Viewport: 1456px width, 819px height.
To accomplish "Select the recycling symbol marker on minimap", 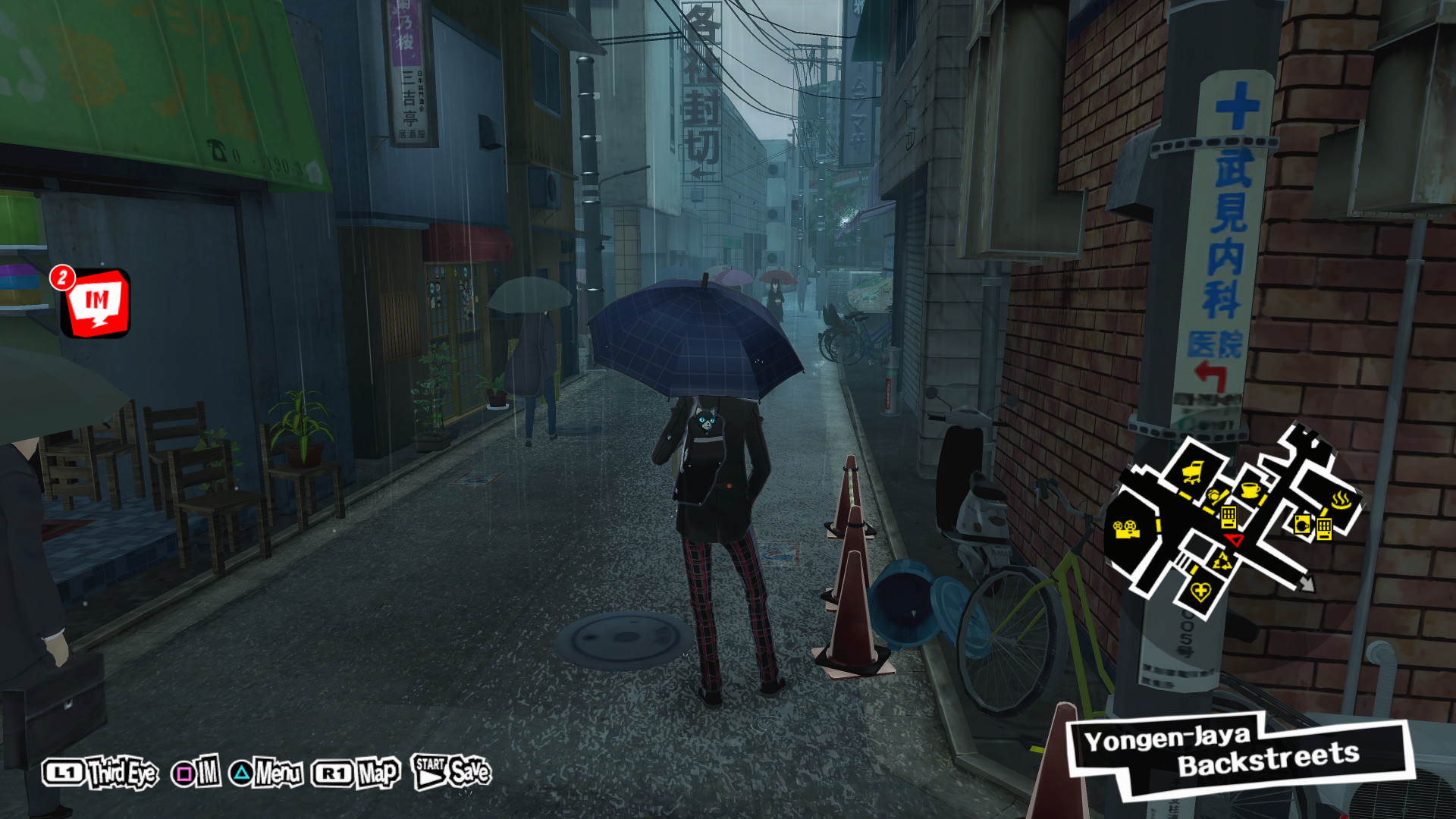I will coord(1222,560).
